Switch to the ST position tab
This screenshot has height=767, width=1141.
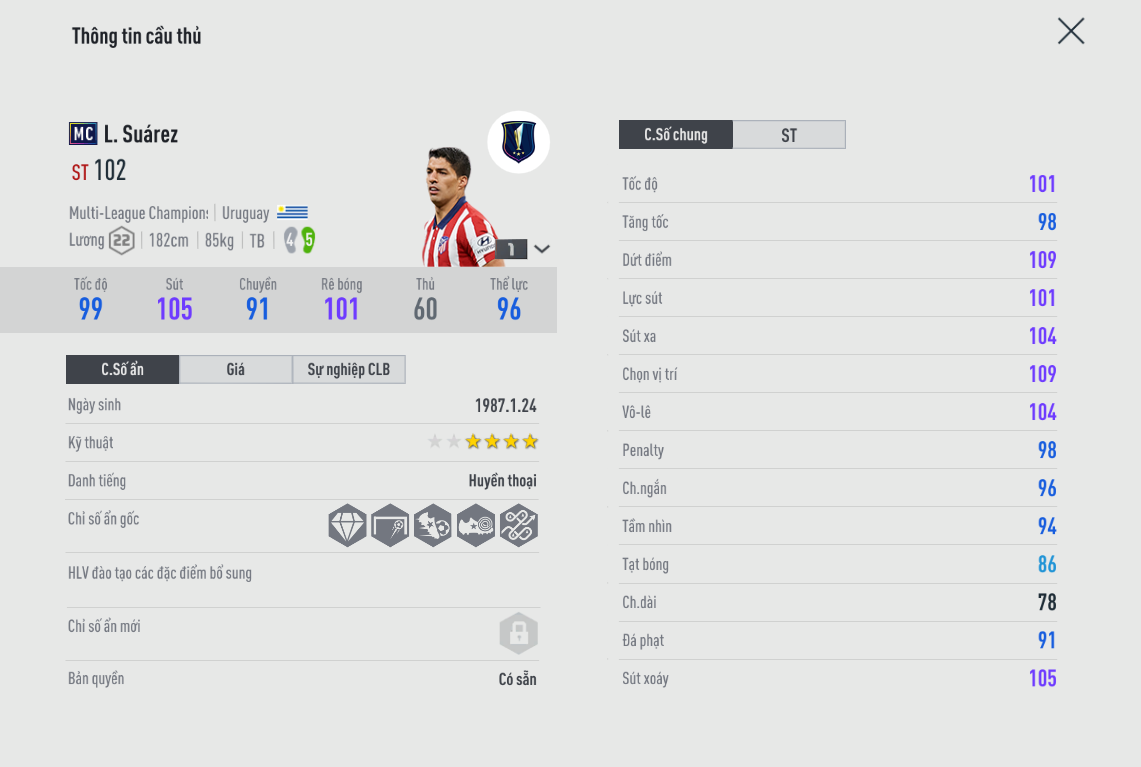pyautogui.click(x=789, y=135)
